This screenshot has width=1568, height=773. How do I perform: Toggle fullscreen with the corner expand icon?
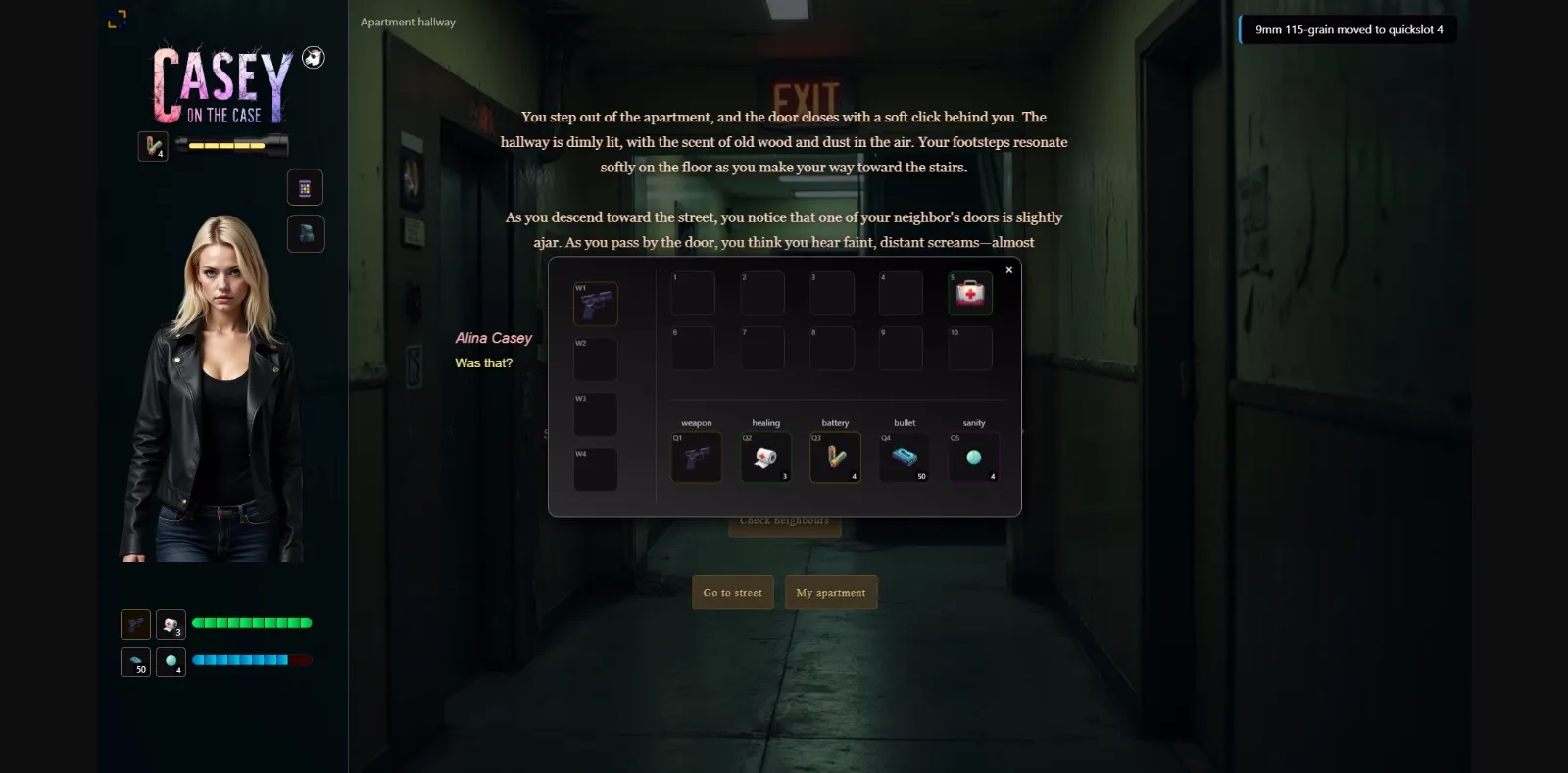(x=119, y=18)
